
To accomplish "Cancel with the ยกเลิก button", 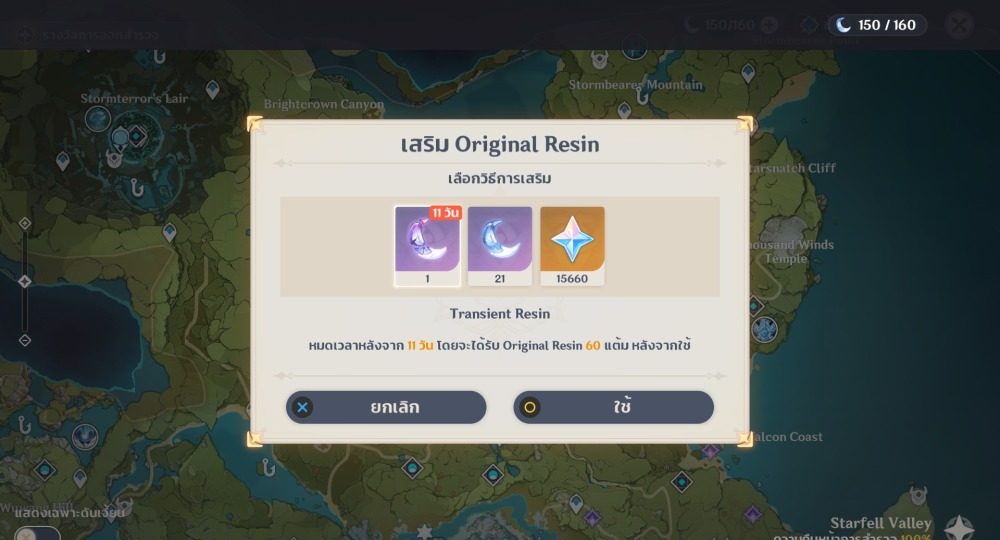I will (x=386, y=407).
